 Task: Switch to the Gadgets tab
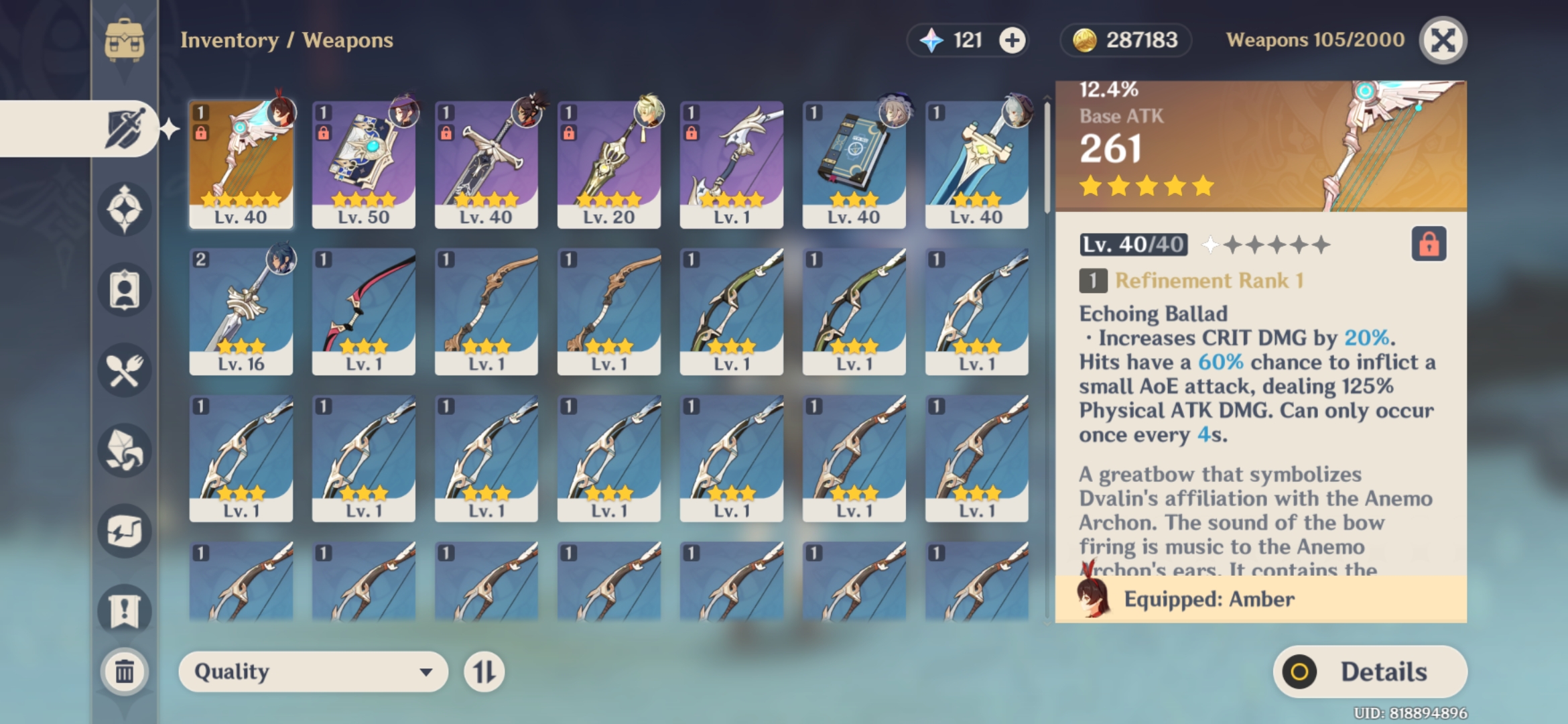pyautogui.click(x=125, y=531)
